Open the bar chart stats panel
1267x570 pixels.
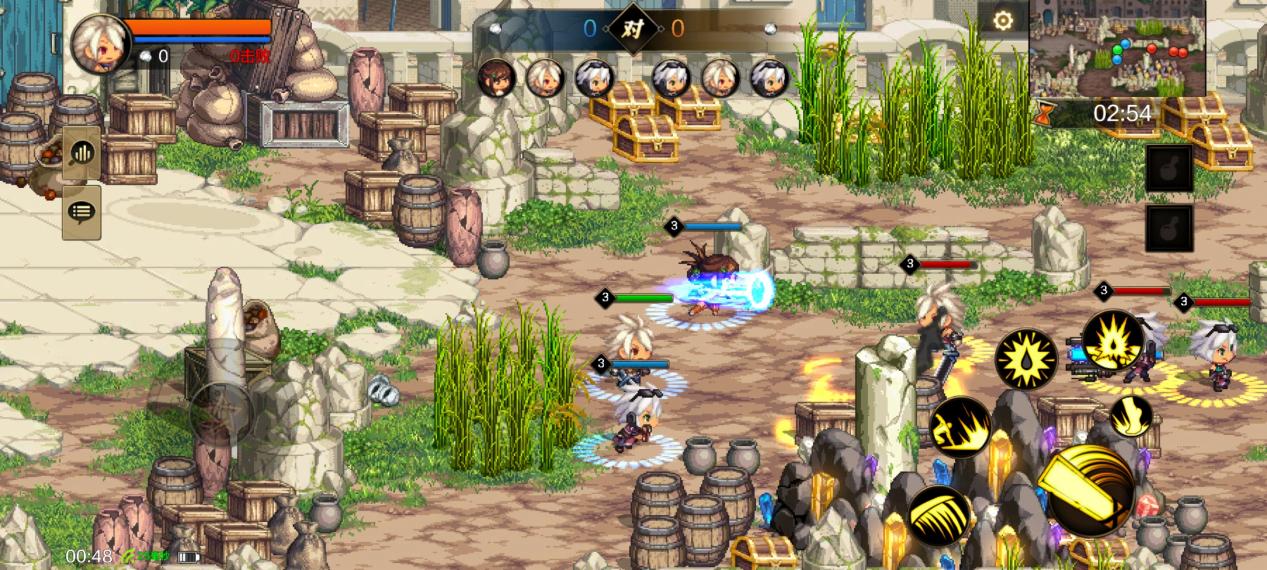point(81,154)
